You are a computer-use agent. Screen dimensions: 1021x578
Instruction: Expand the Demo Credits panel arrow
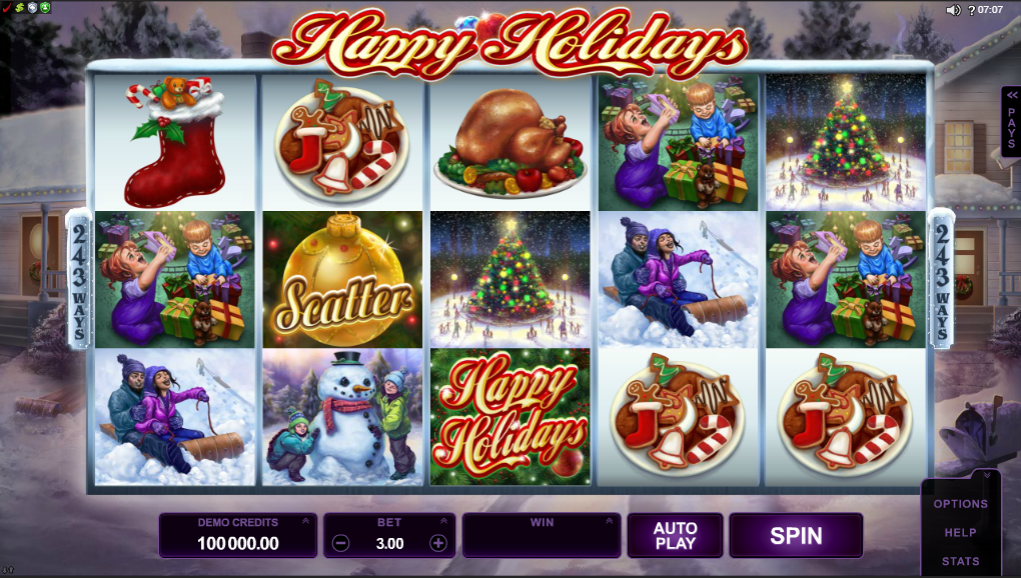pyautogui.click(x=303, y=521)
